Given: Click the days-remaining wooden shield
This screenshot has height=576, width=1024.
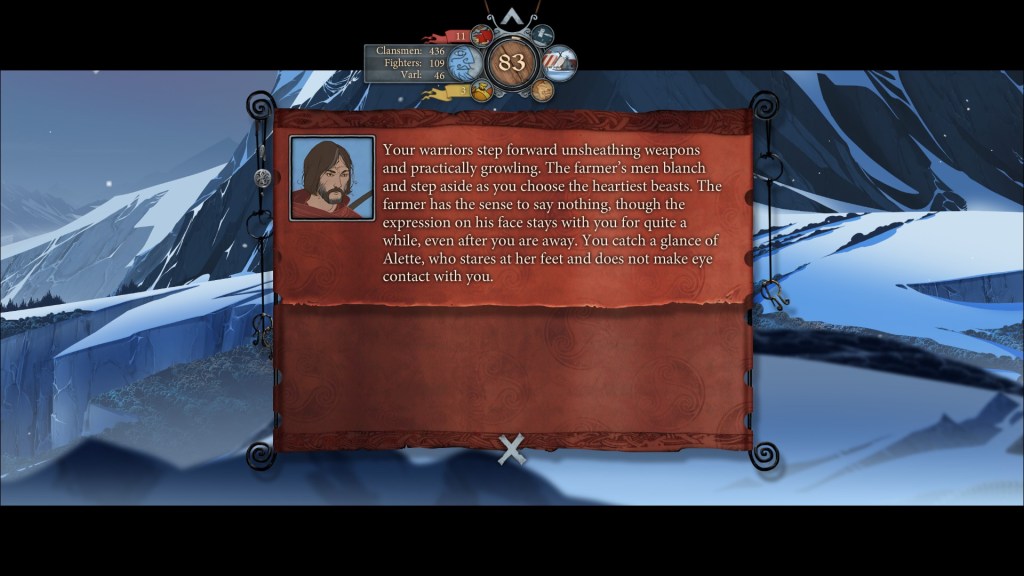Looking at the screenshot, I should (x=512, y=63).
